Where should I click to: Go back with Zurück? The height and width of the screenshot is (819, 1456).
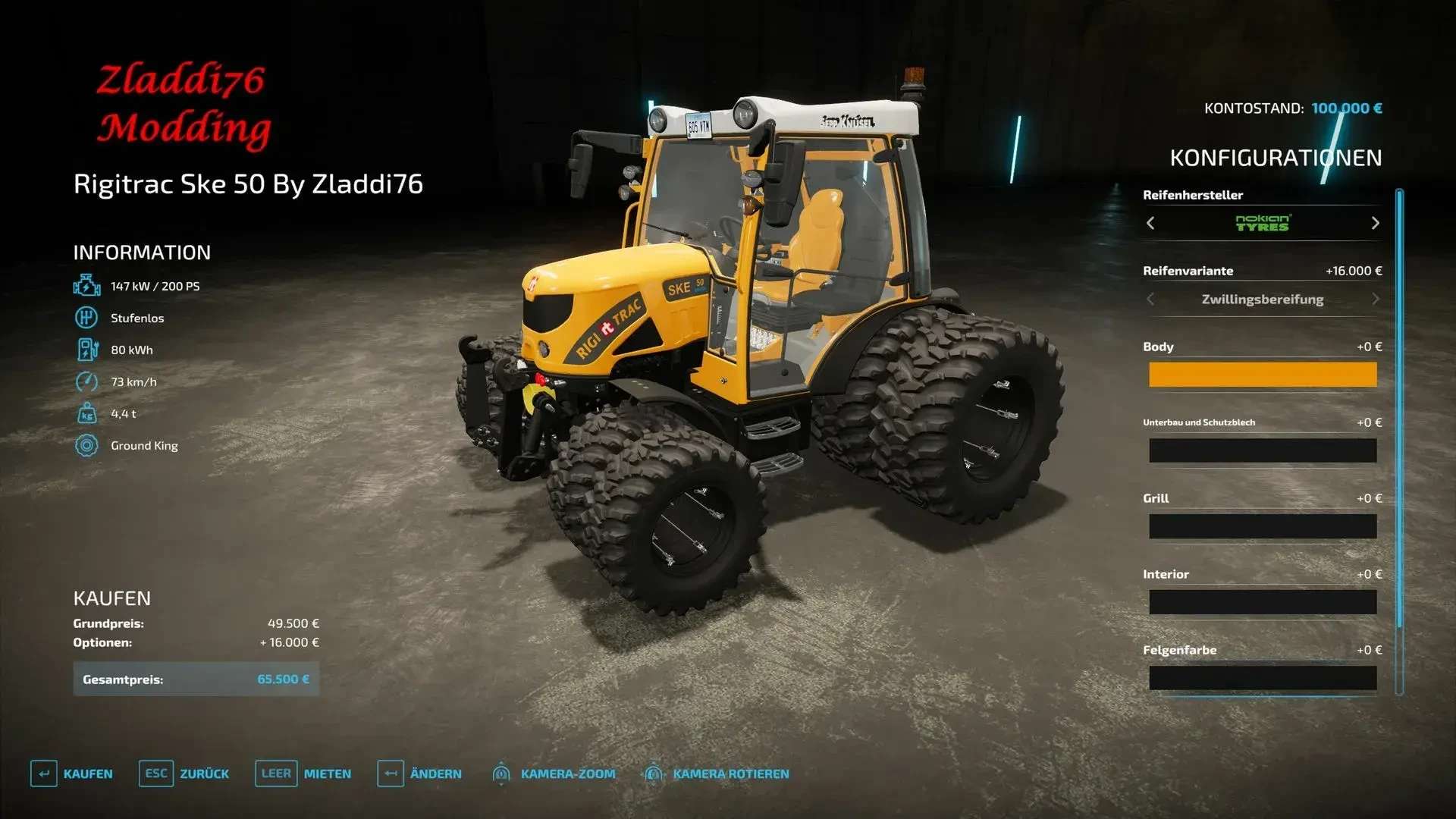click(184, 773)
